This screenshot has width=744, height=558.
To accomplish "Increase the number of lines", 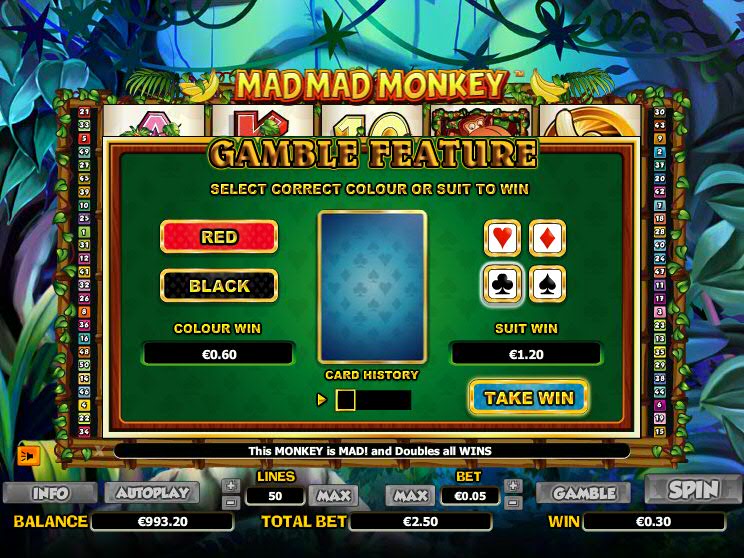I will pyautogui.click(x=231, y=485).
